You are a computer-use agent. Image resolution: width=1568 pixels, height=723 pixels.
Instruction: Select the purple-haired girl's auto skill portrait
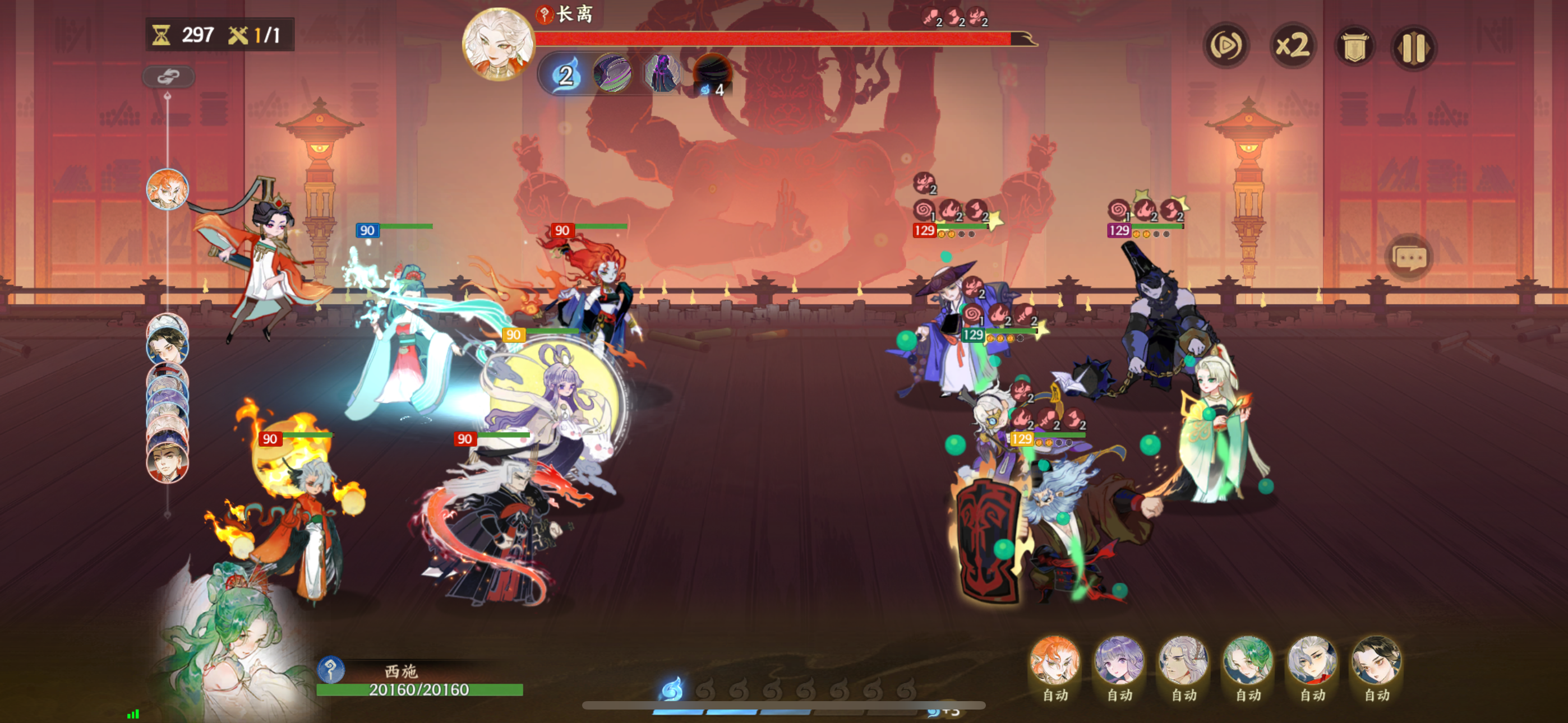[1119, 661]
